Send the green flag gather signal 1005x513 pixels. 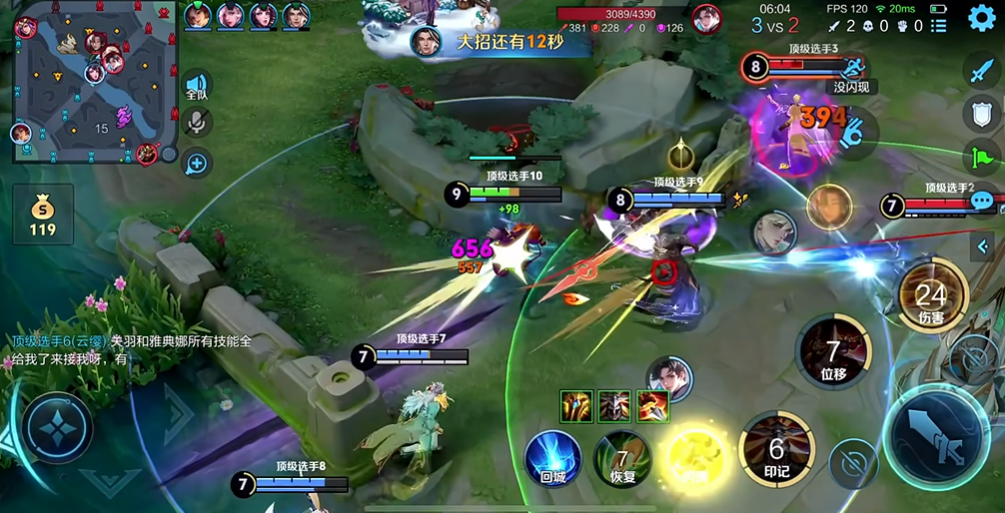[x=981, y=156]
